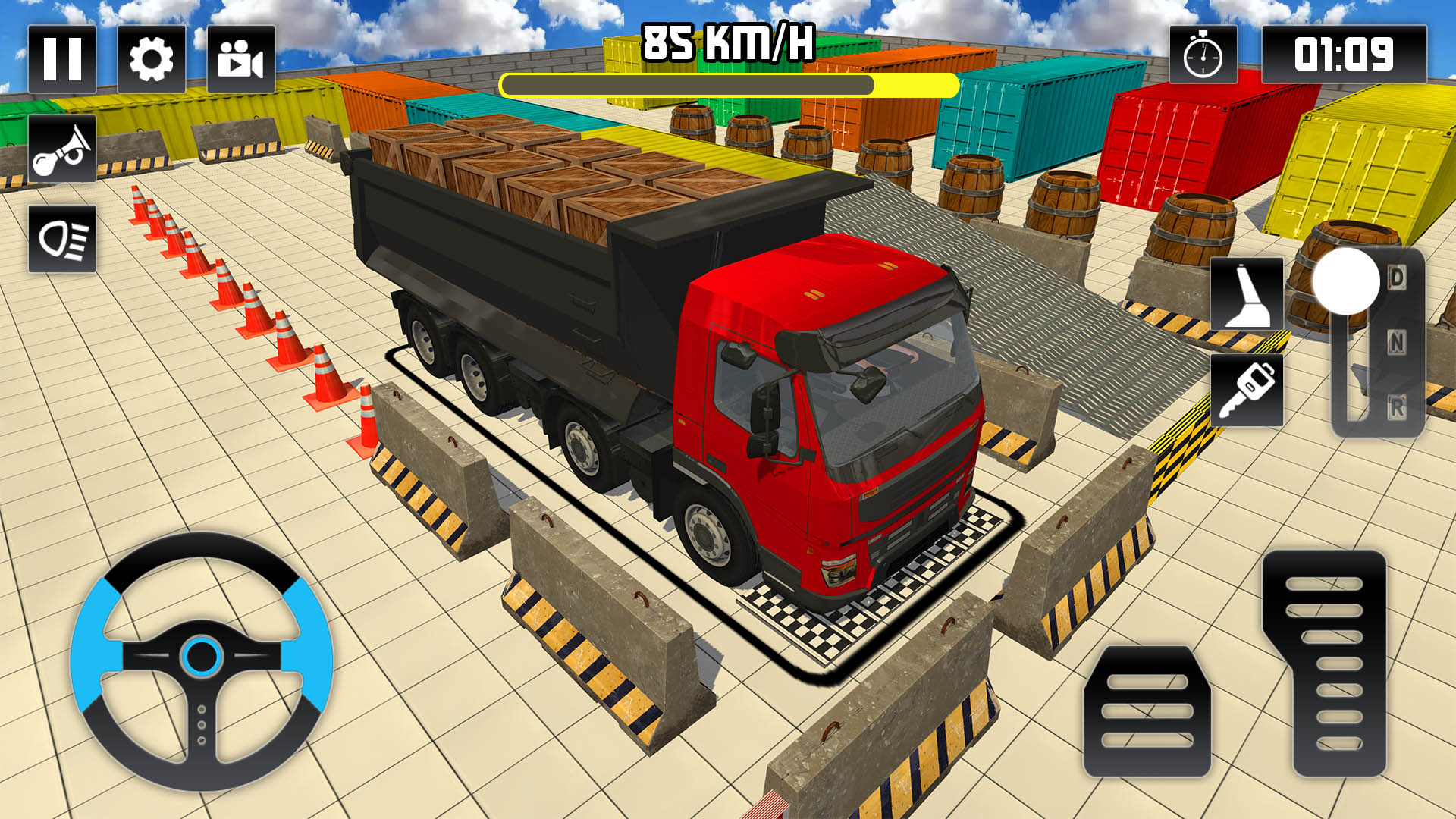This screenshot has width=1456, height=819.
Task: Click the 85 KM/H speed display
Action: click(x=730, y=42)
